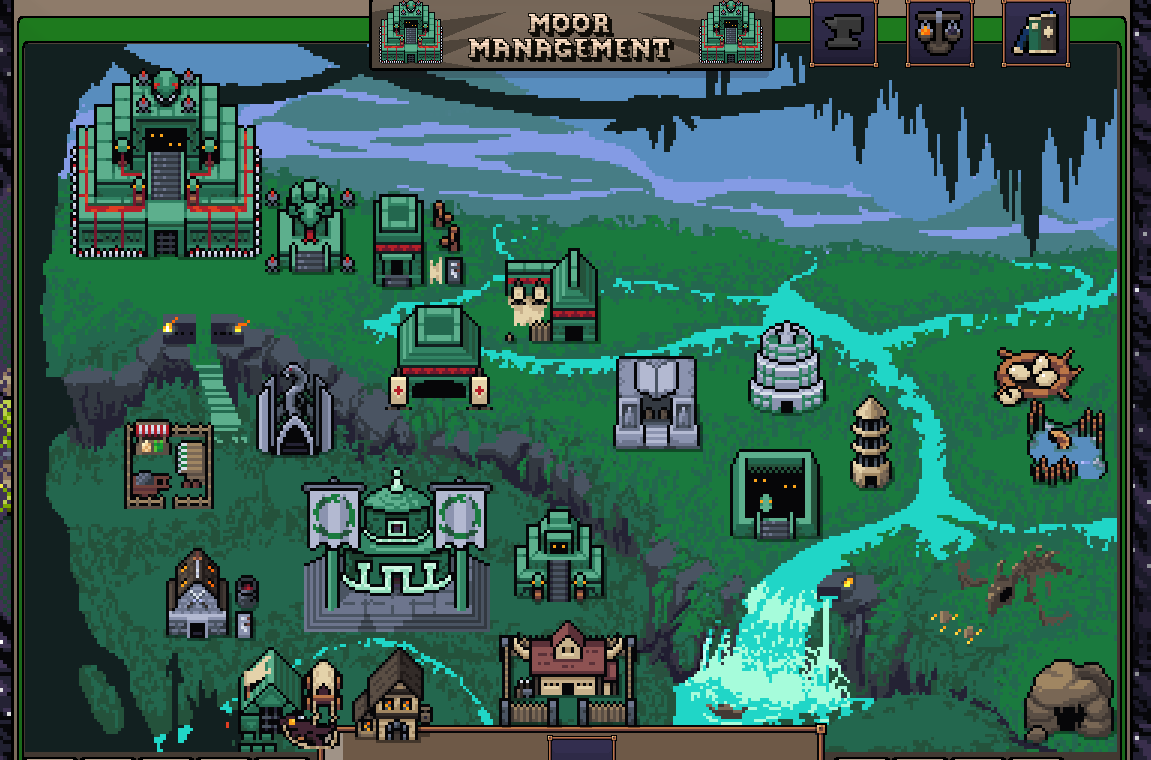Viewport: 1151px width, 760px height.
Task: Select the small serpent-topped shrine
Action: pyautogui.click(x=309, y=228)
